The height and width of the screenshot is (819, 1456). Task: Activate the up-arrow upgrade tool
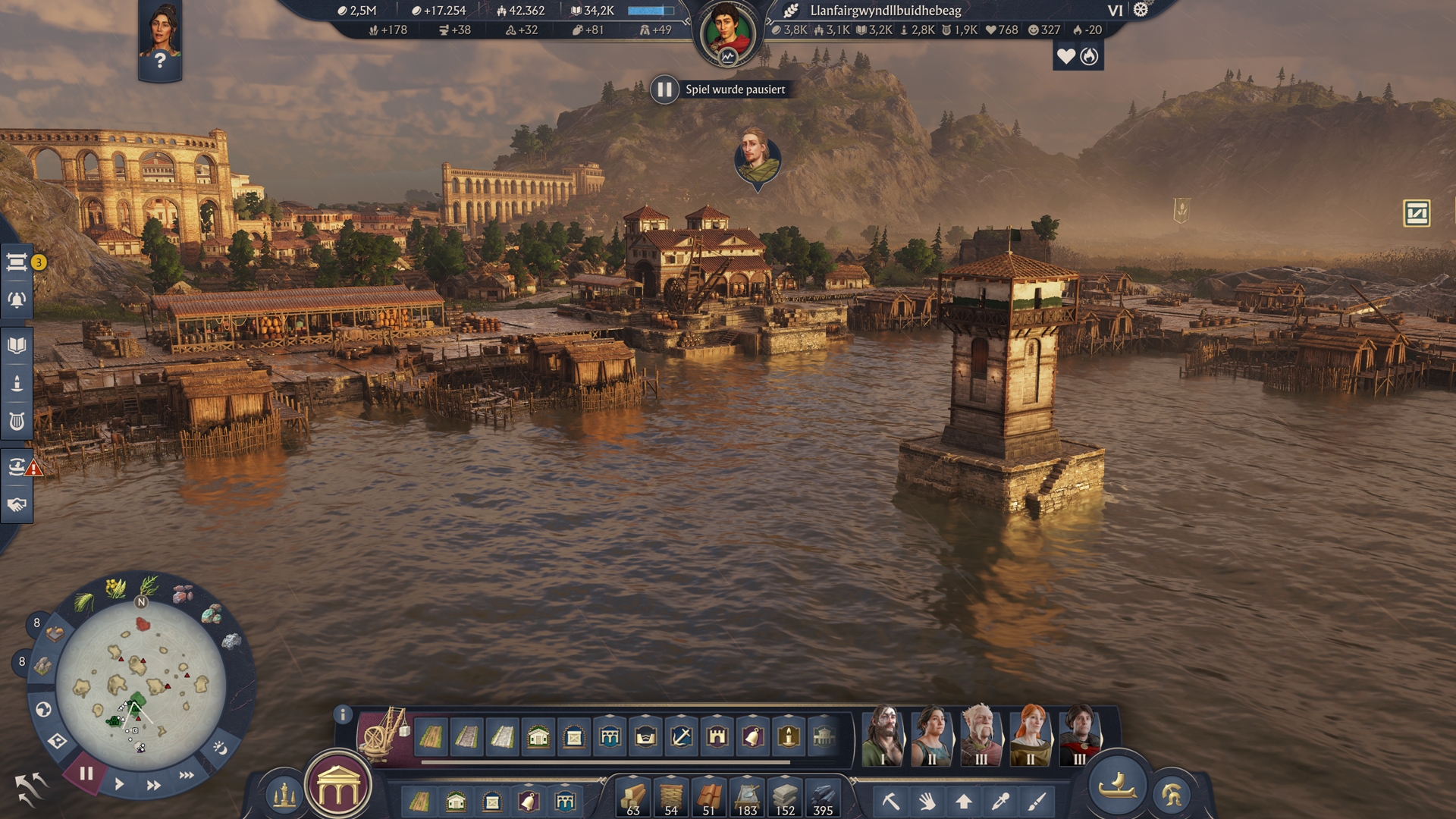coord(964,801)
